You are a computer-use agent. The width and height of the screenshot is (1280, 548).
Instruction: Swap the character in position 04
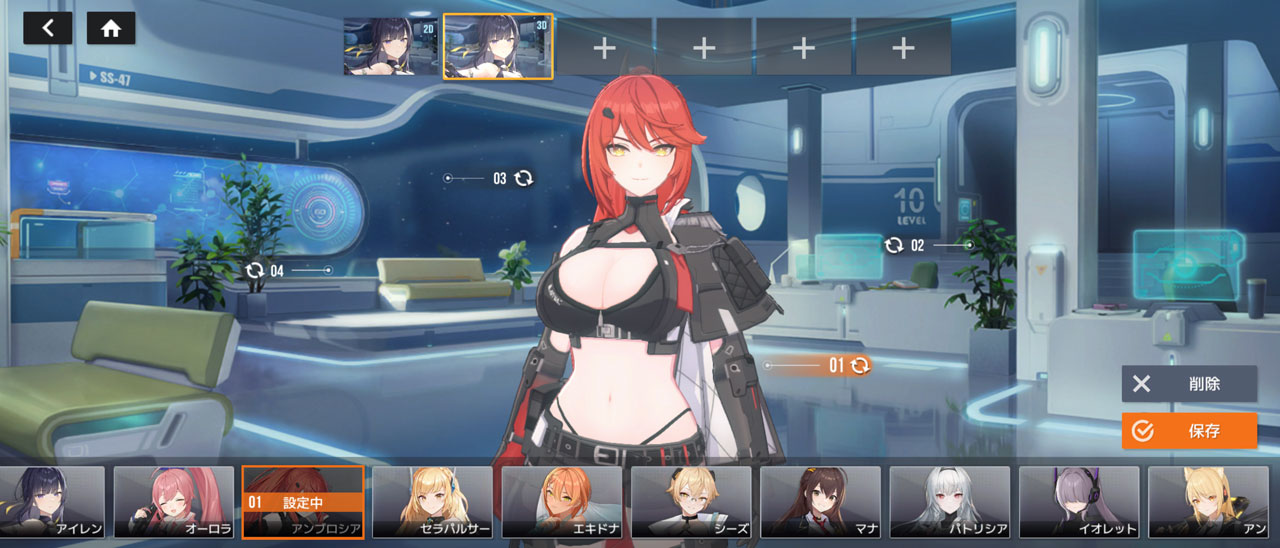click(x=255, y=270)
